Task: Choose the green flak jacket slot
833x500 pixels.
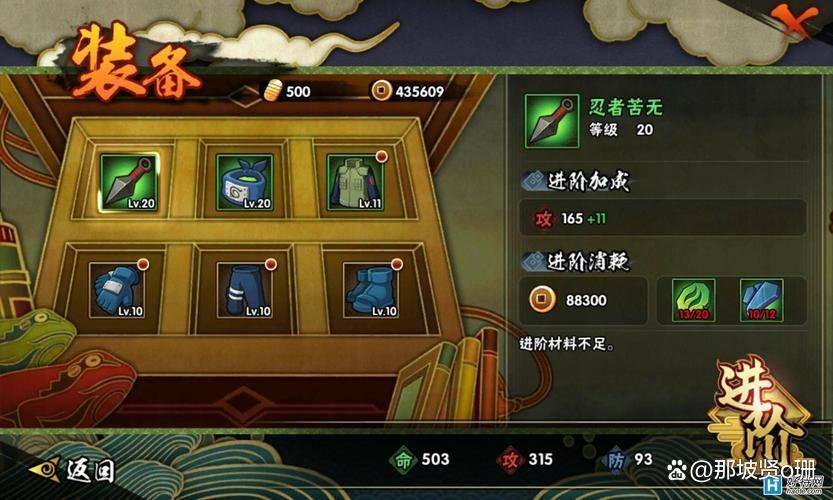Action: click(355, 182)
